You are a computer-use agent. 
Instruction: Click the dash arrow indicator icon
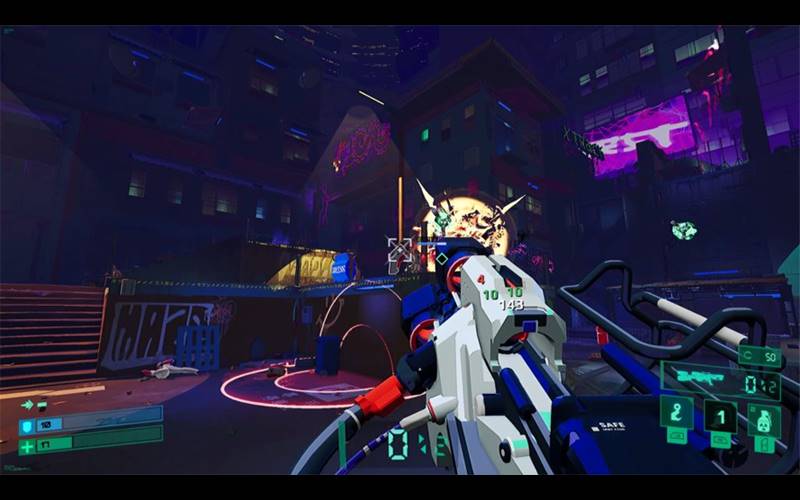tap(27, 405)
